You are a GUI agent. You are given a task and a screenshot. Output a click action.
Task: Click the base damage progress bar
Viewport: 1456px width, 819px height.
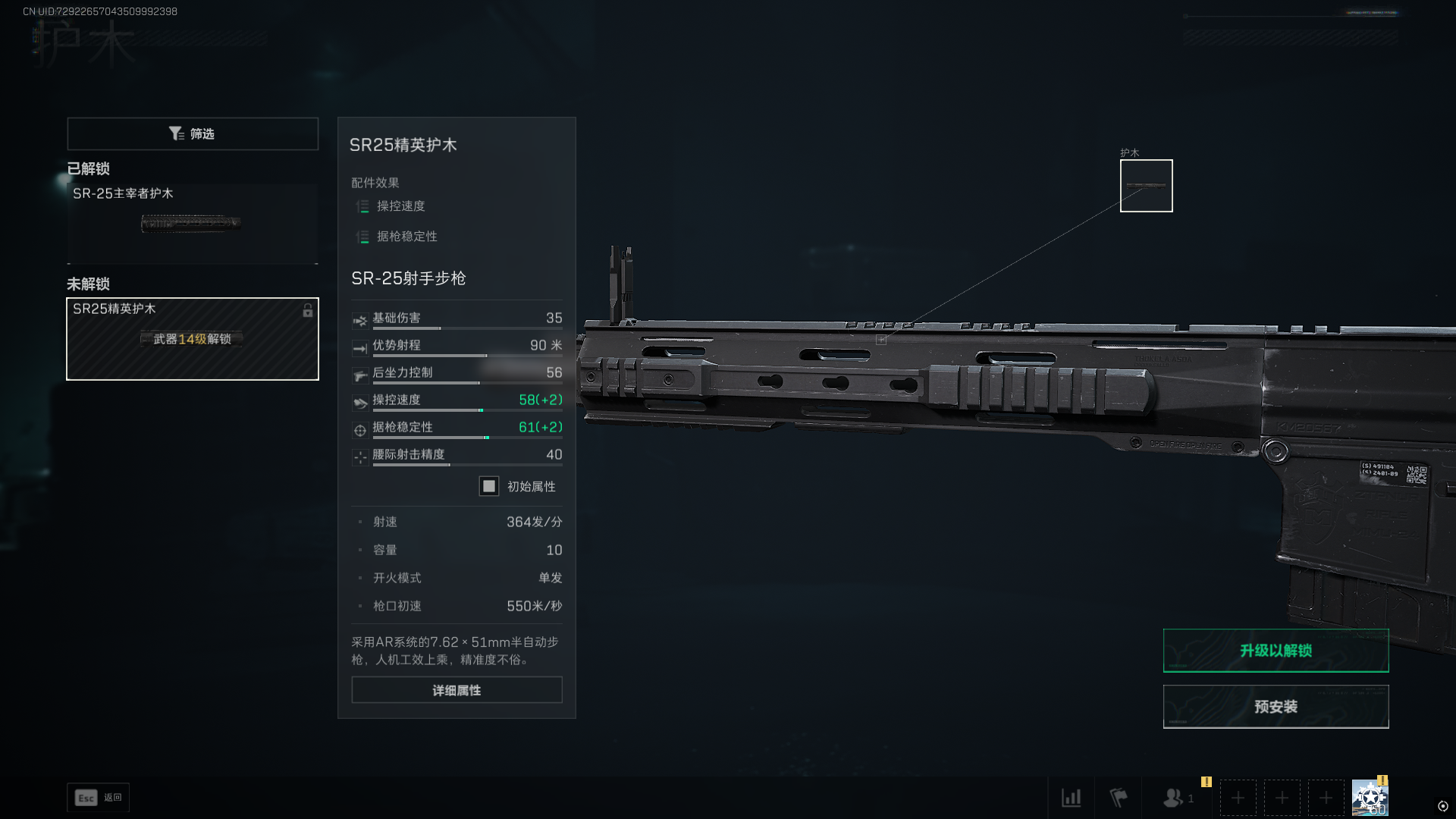(x=466, y=329)
